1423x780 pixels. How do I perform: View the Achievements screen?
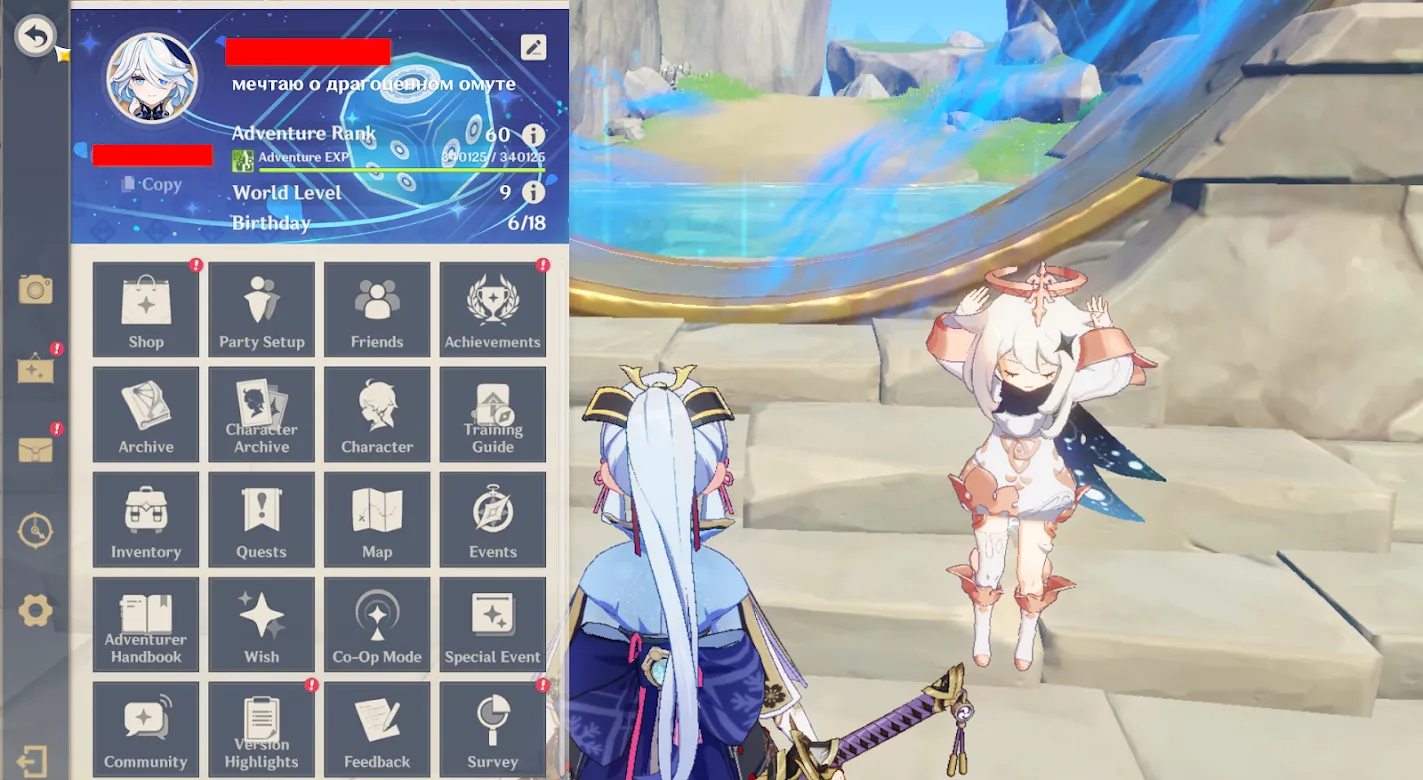point(492,309)
